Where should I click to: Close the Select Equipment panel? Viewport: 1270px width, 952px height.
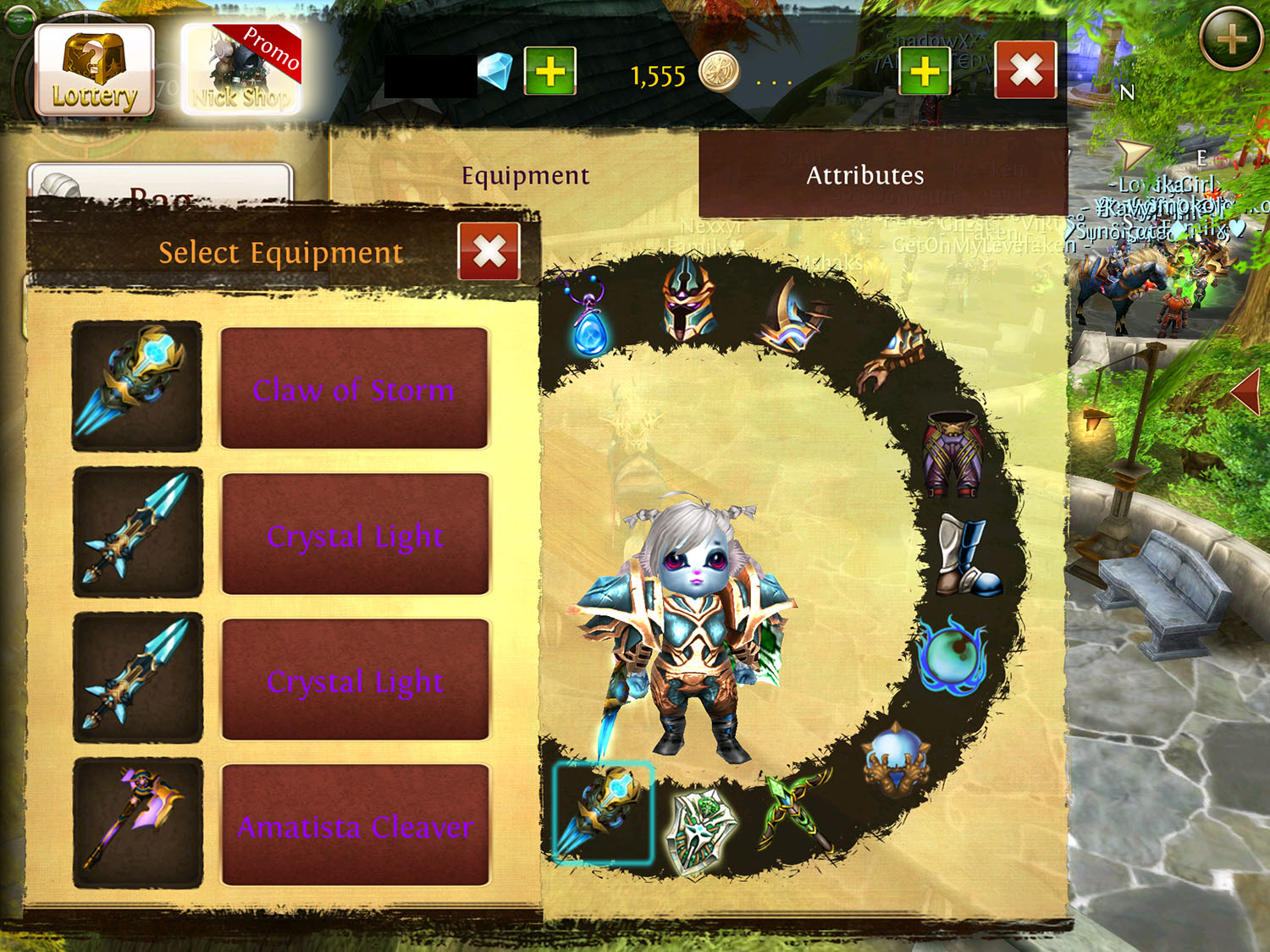pos(489,251)
